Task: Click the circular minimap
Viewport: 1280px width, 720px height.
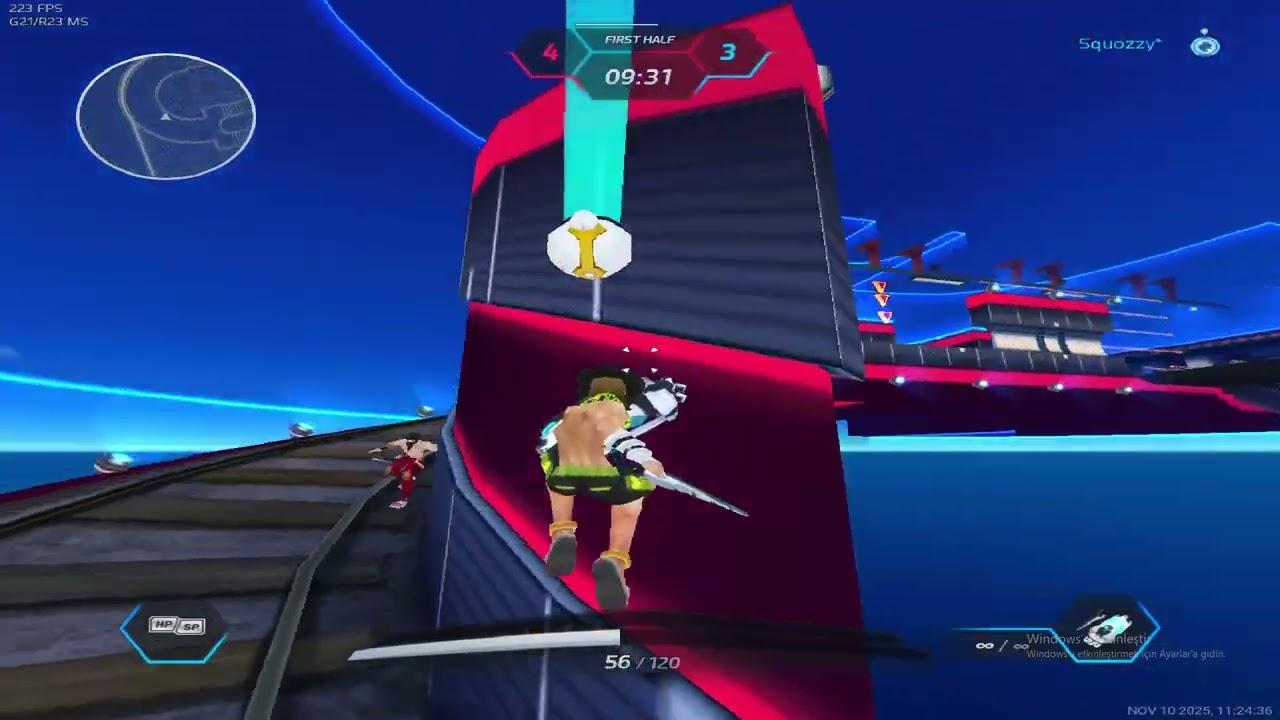Action: 166,117
